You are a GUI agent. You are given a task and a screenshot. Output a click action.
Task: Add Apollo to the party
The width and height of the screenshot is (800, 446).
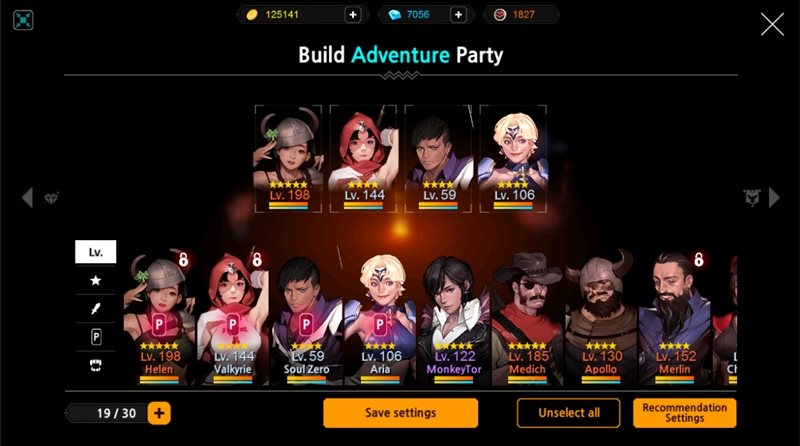pyautogui.click(x=601, y=318)
